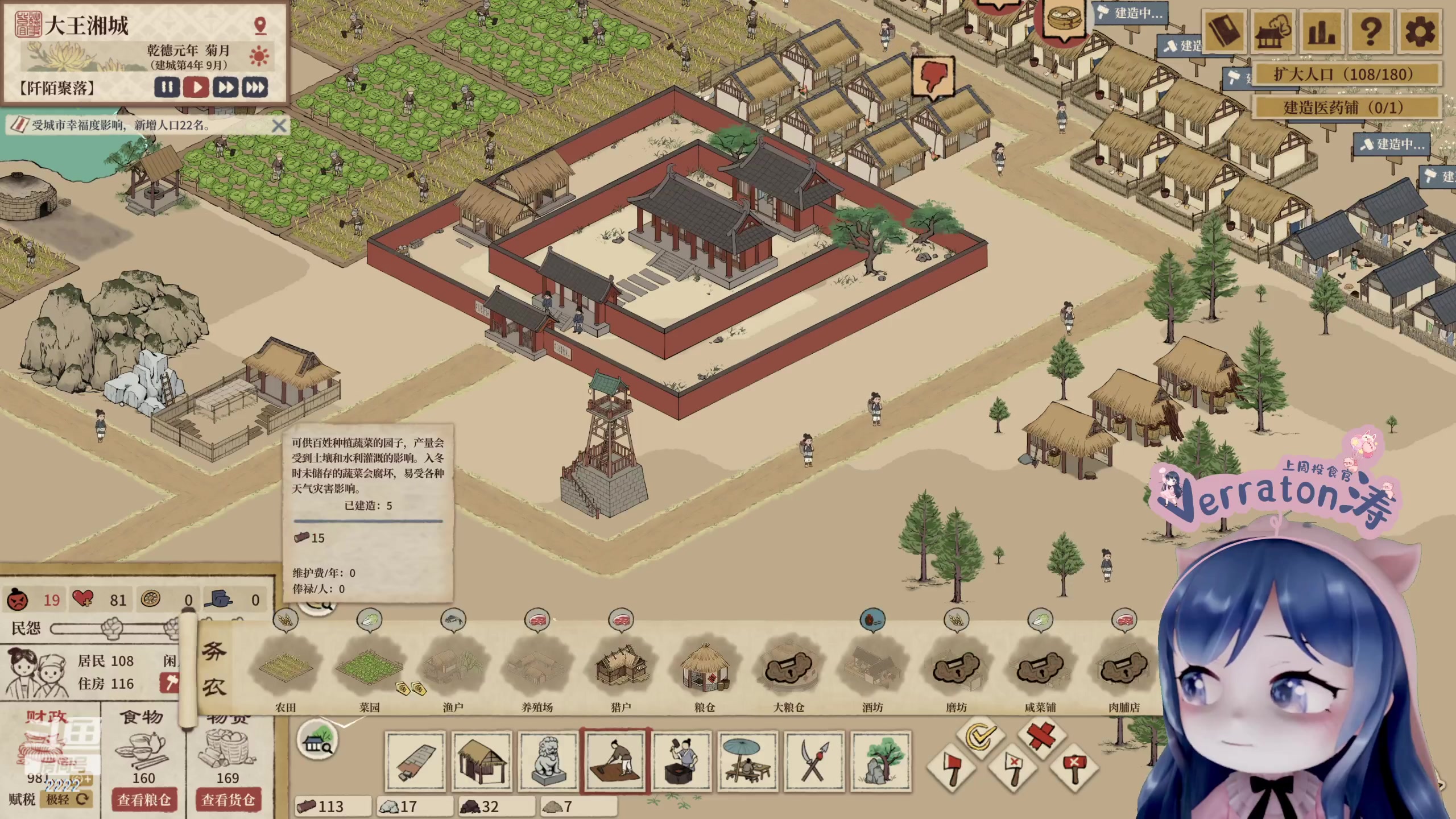Open the question mark help menu
Image resolution: width=1456 pixels, height=819 pixels.
point(1371,32)
